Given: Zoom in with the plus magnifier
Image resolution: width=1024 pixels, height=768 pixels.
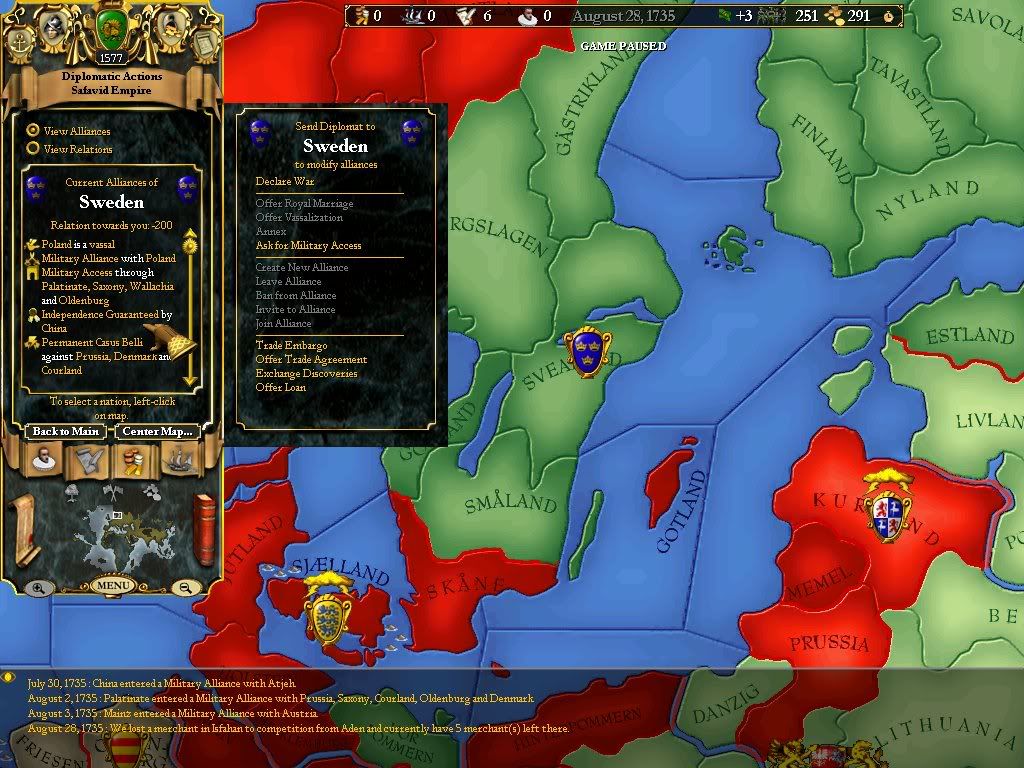Looking at the screenshot, I should tap(37, 588).
